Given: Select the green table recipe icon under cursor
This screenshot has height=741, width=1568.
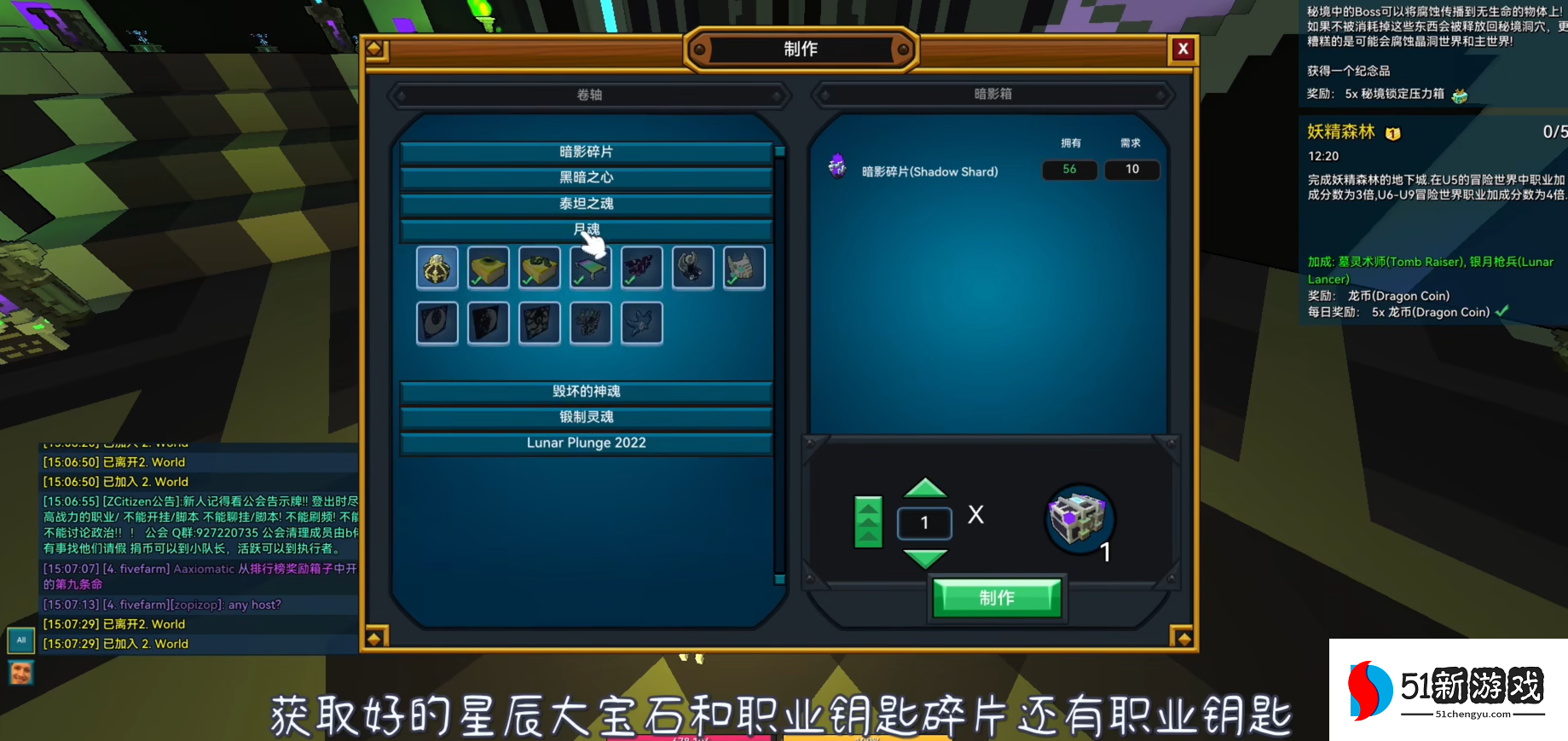Looking at the screenshot, I should coord(590,267).
